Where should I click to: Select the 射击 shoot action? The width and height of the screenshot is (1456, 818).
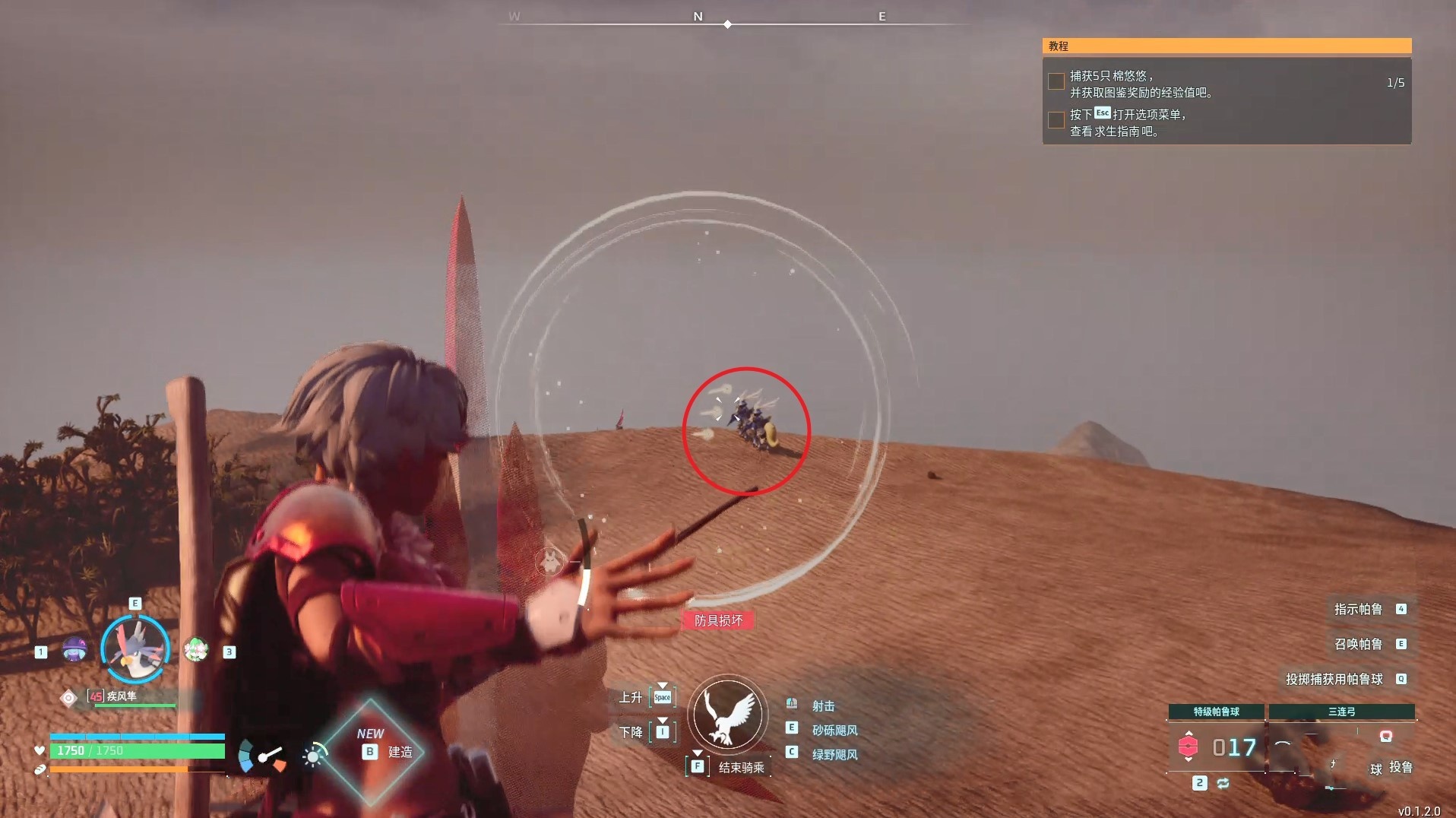(x=823, y=705)
